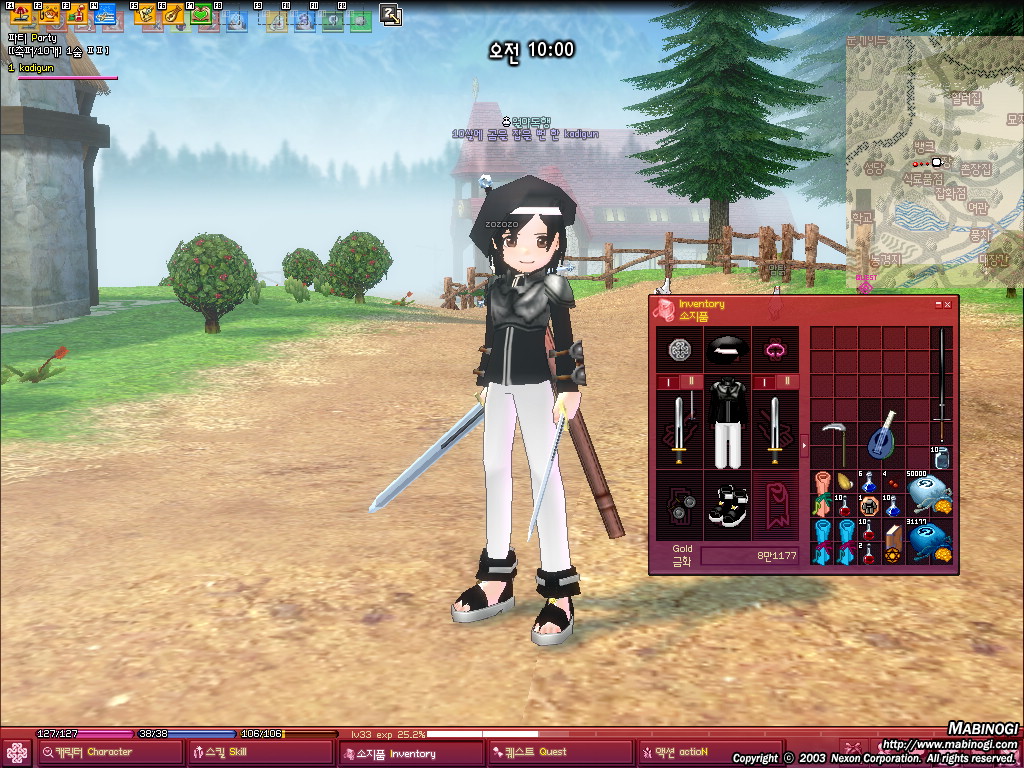Screen dimensions: 1024x768
Task: Minimize the Inventory window
Action: click(x=938, y=304)
